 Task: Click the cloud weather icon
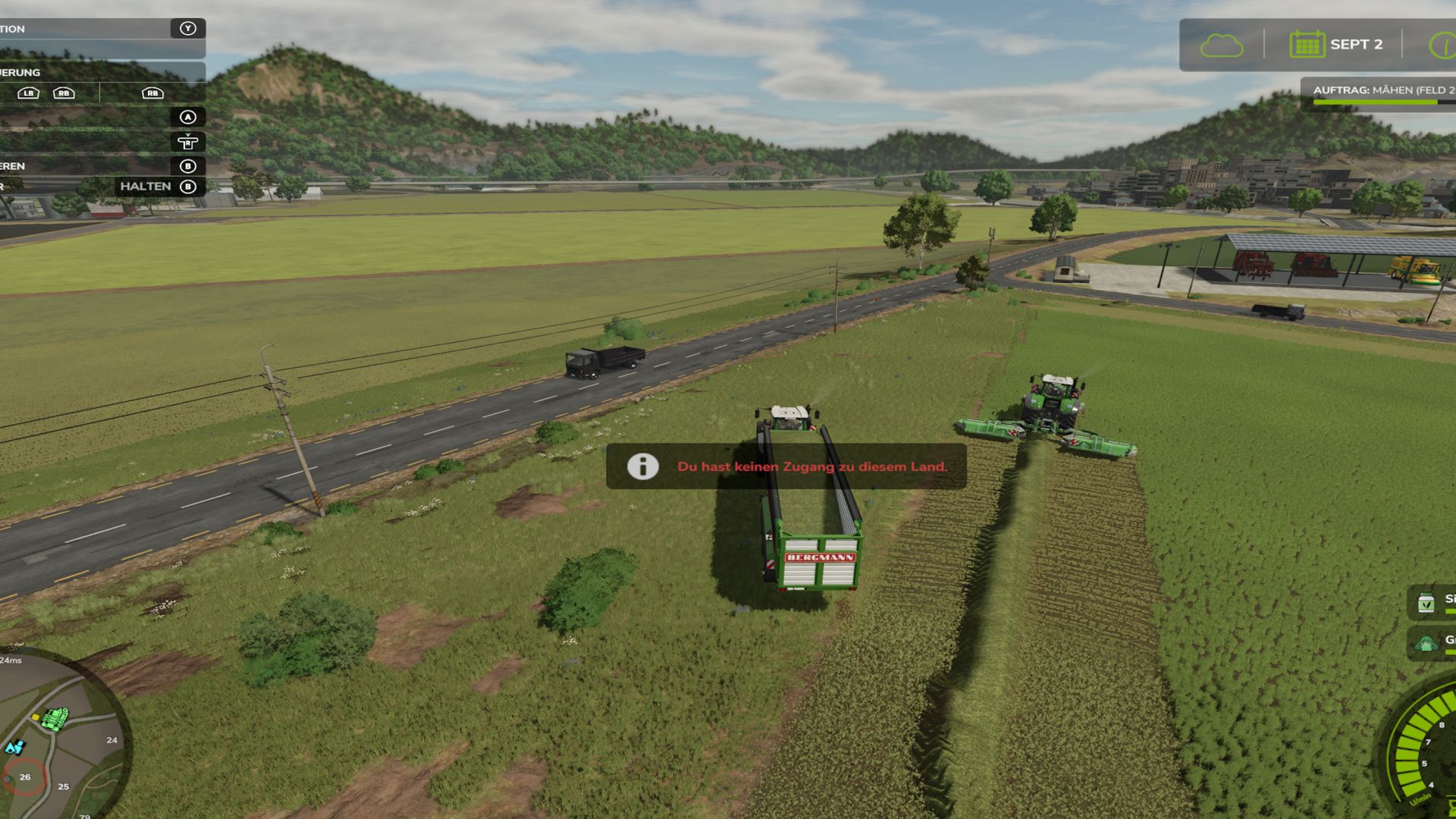[x=1221, y=45]
